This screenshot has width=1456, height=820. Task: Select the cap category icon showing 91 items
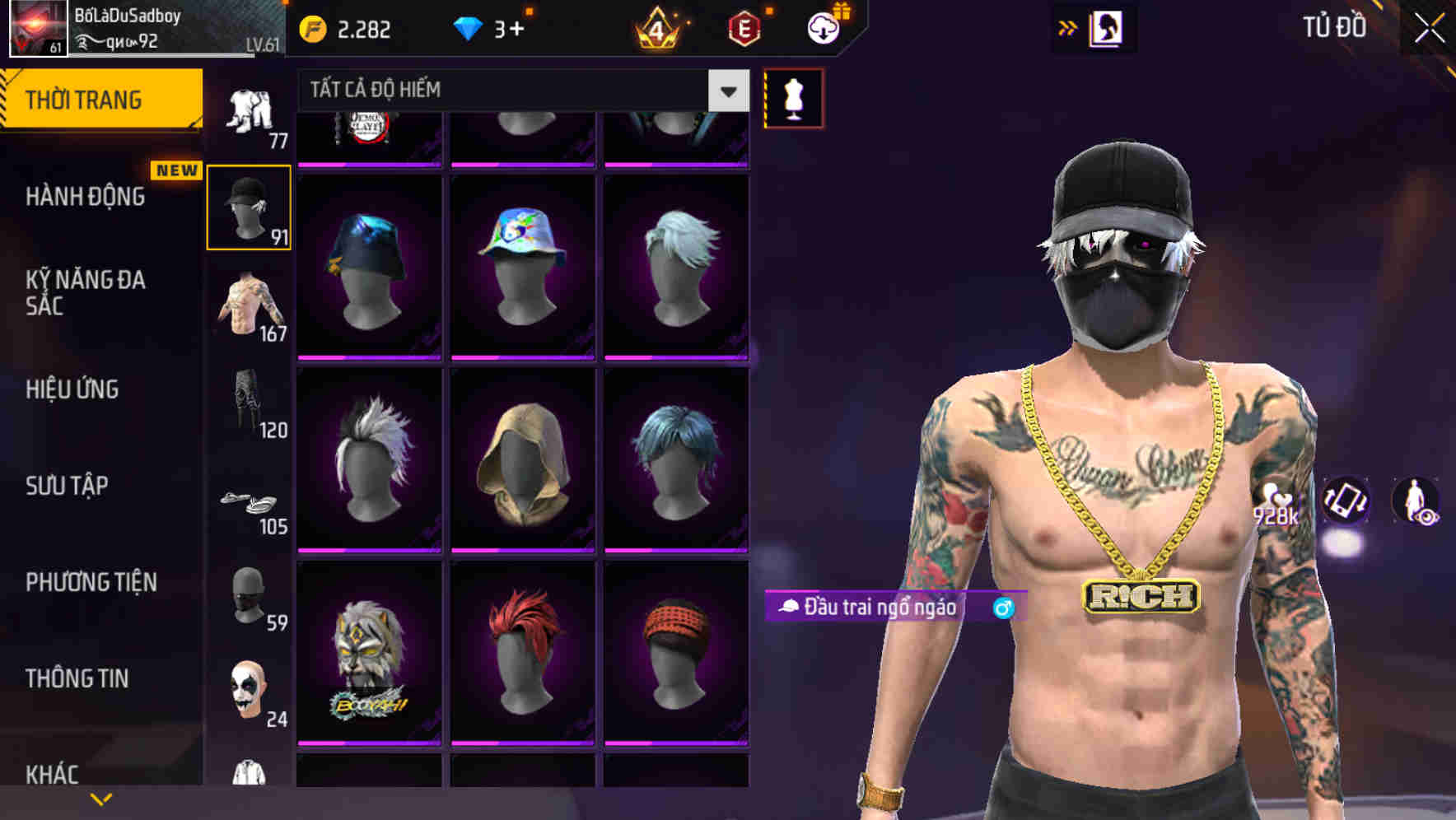click(x=249, y=206)
